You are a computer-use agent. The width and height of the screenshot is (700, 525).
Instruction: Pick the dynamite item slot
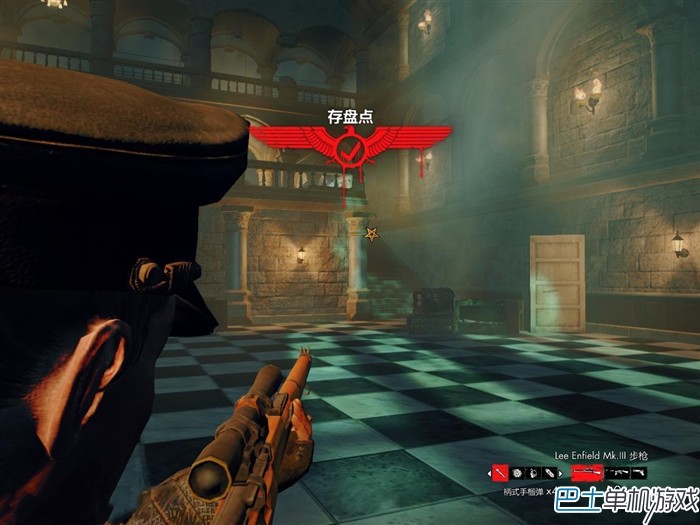pyautogui.click(x=549, y=473)
